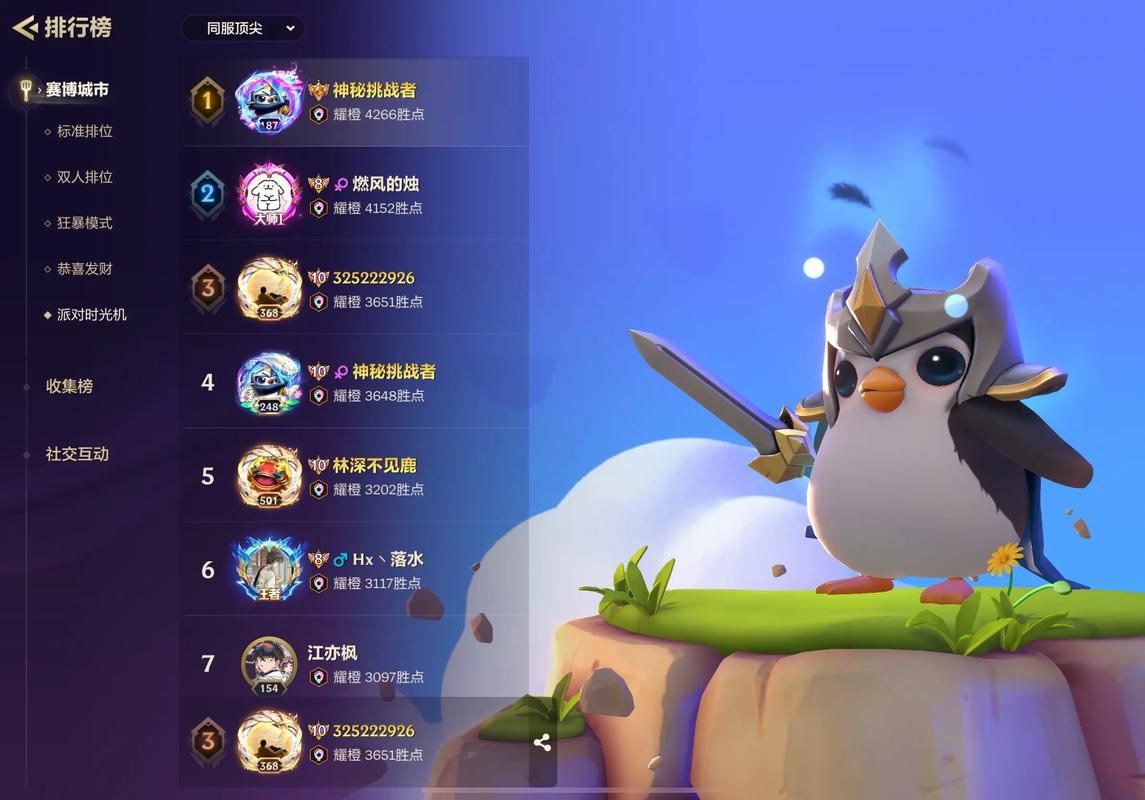
Task: Switch to 标准排位 leaderboard
Action: 84,131
